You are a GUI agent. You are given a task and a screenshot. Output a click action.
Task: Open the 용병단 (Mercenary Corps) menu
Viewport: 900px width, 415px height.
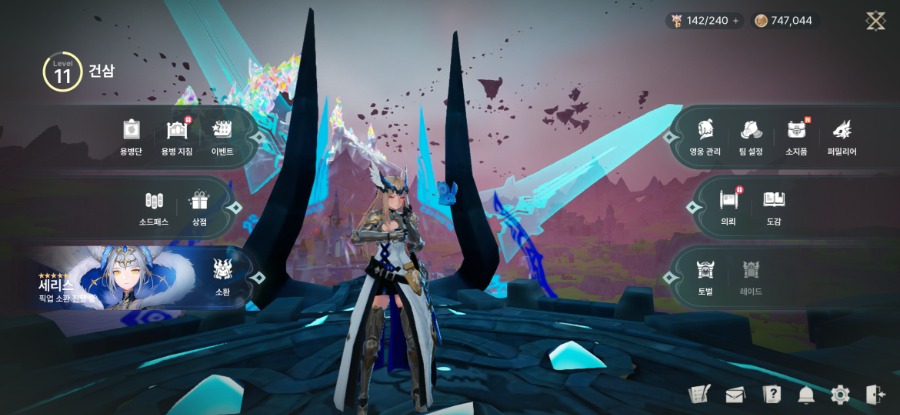(131, 136)
